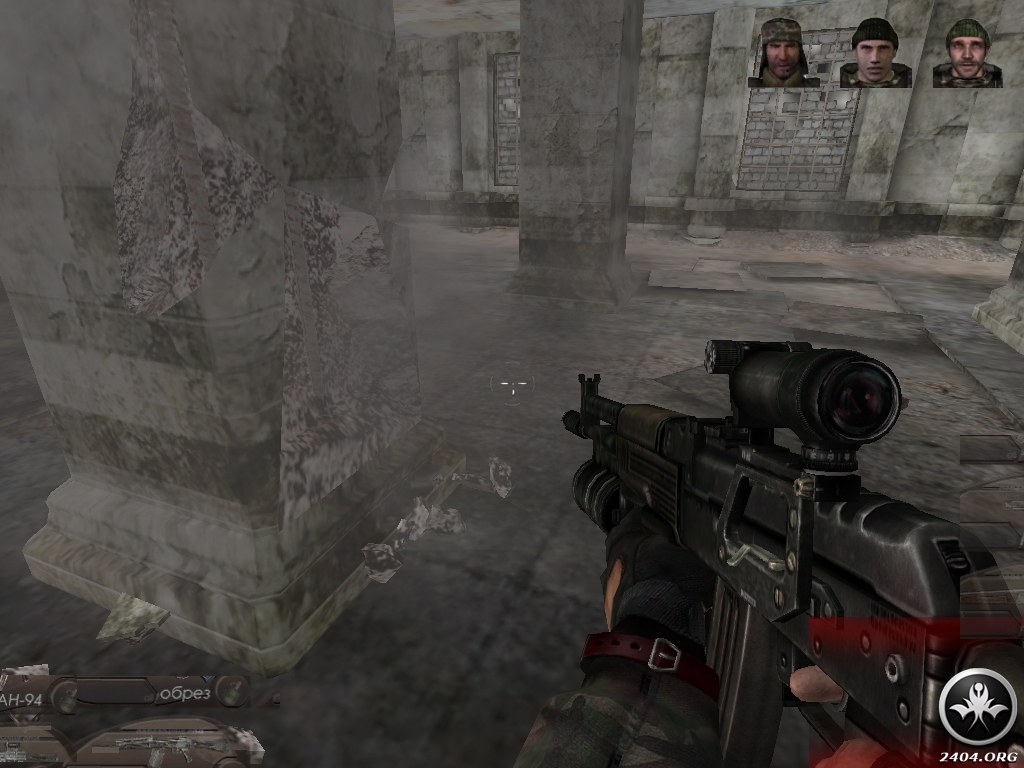Select the squadmate in the black beanie
1024x768 pixels.
[x=875, y=54]
